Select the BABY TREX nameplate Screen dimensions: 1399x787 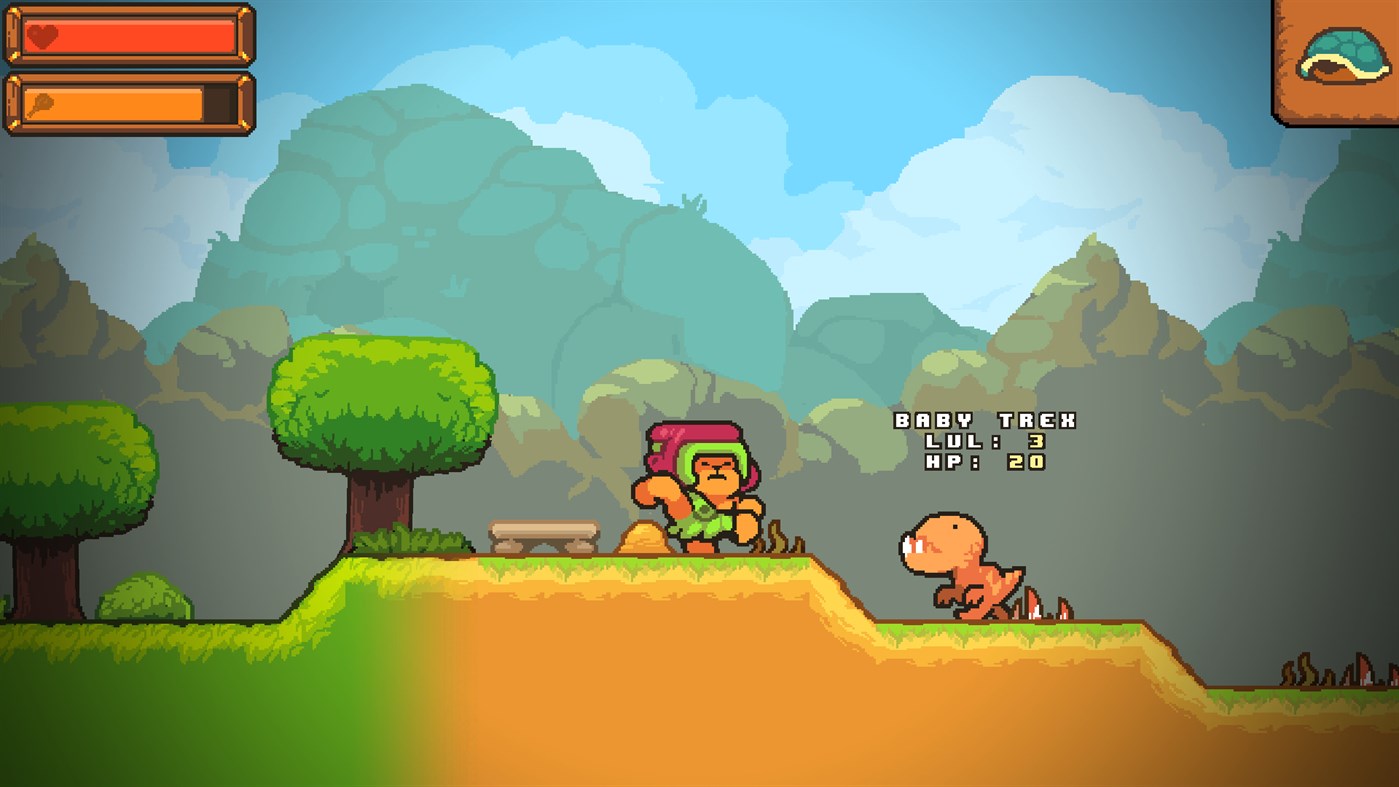point(985,421)
